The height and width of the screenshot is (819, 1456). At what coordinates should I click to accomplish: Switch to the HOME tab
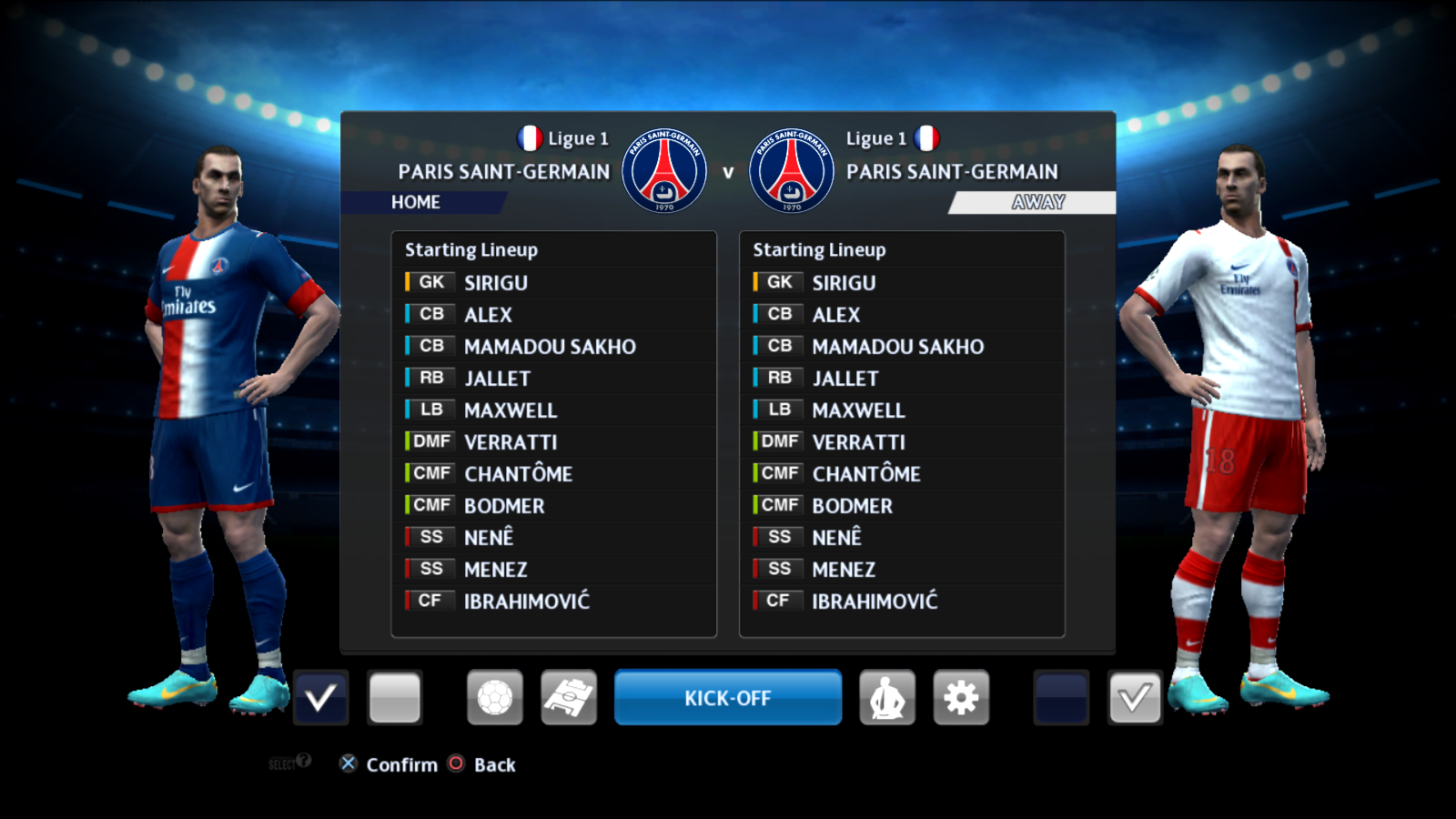(419, 202)
